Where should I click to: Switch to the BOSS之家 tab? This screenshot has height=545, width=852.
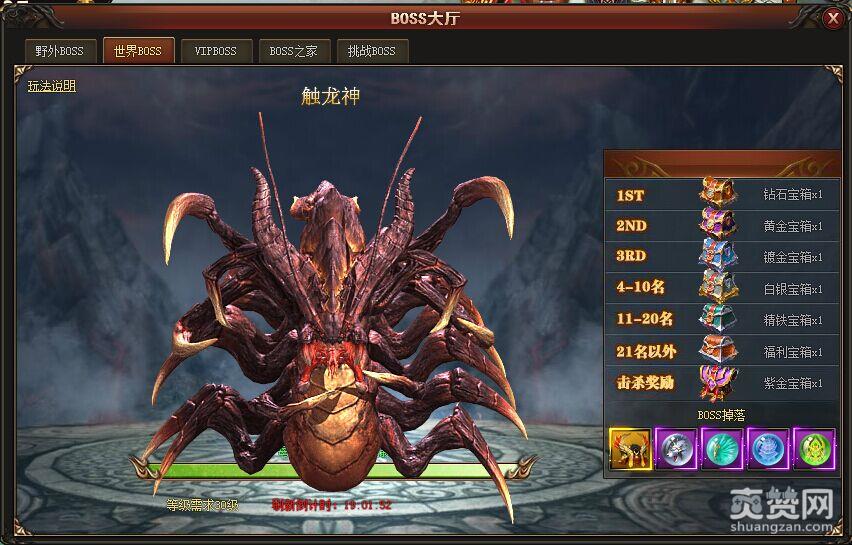[x=294, y=51]
